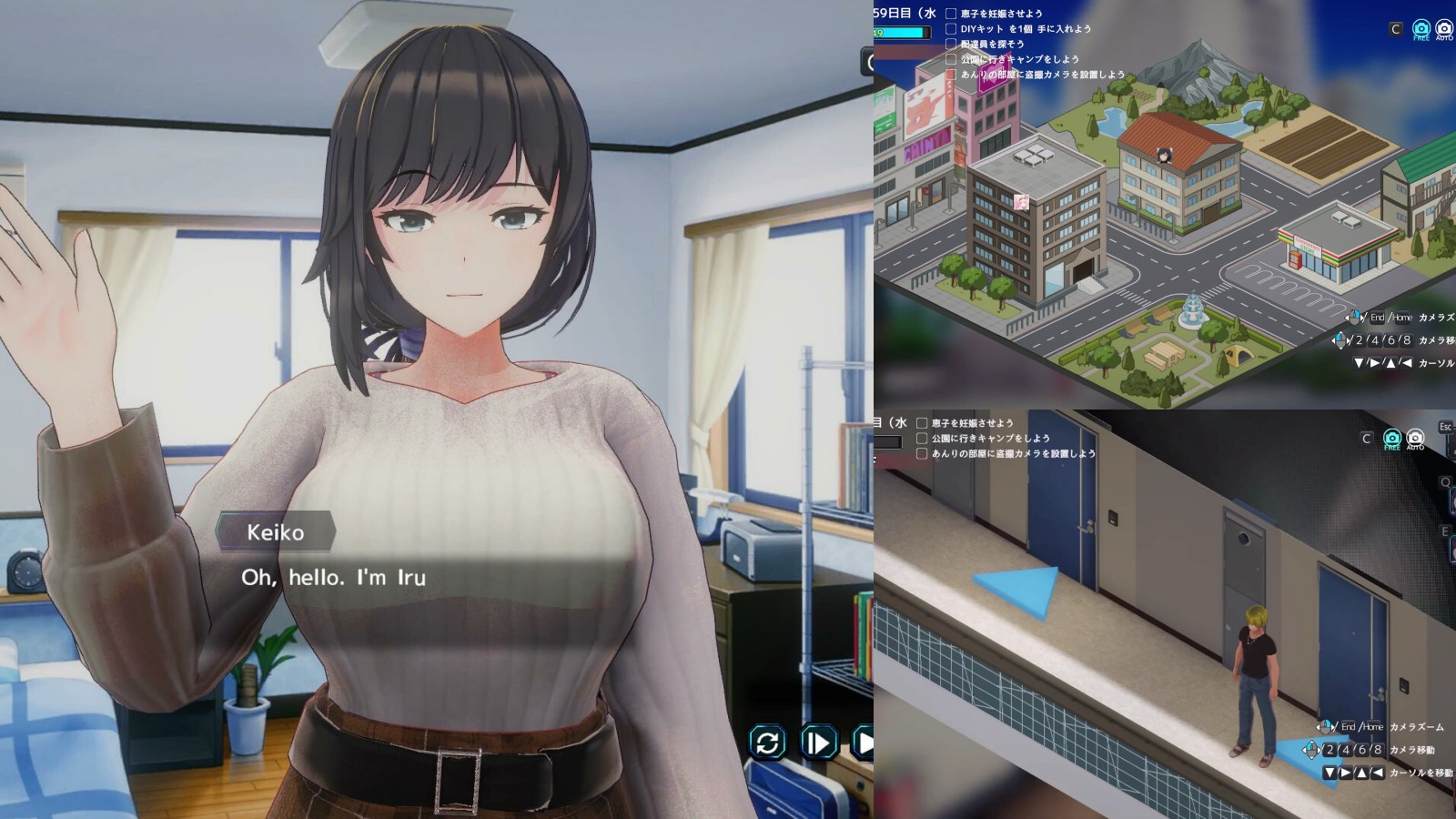Select the AUTO camera mode icon
The height and width of the screenshot is (819, 1456).
1444,28
